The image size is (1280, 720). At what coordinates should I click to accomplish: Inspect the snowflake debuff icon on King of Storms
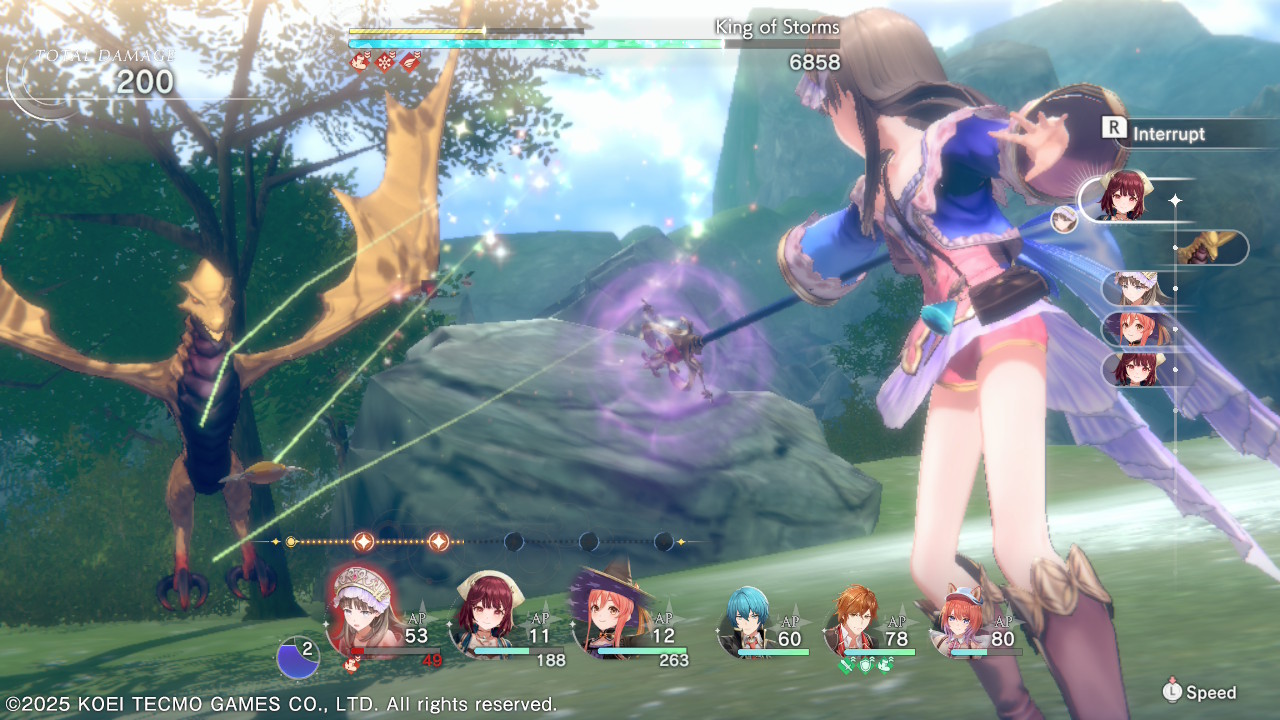tap(385, 63)
